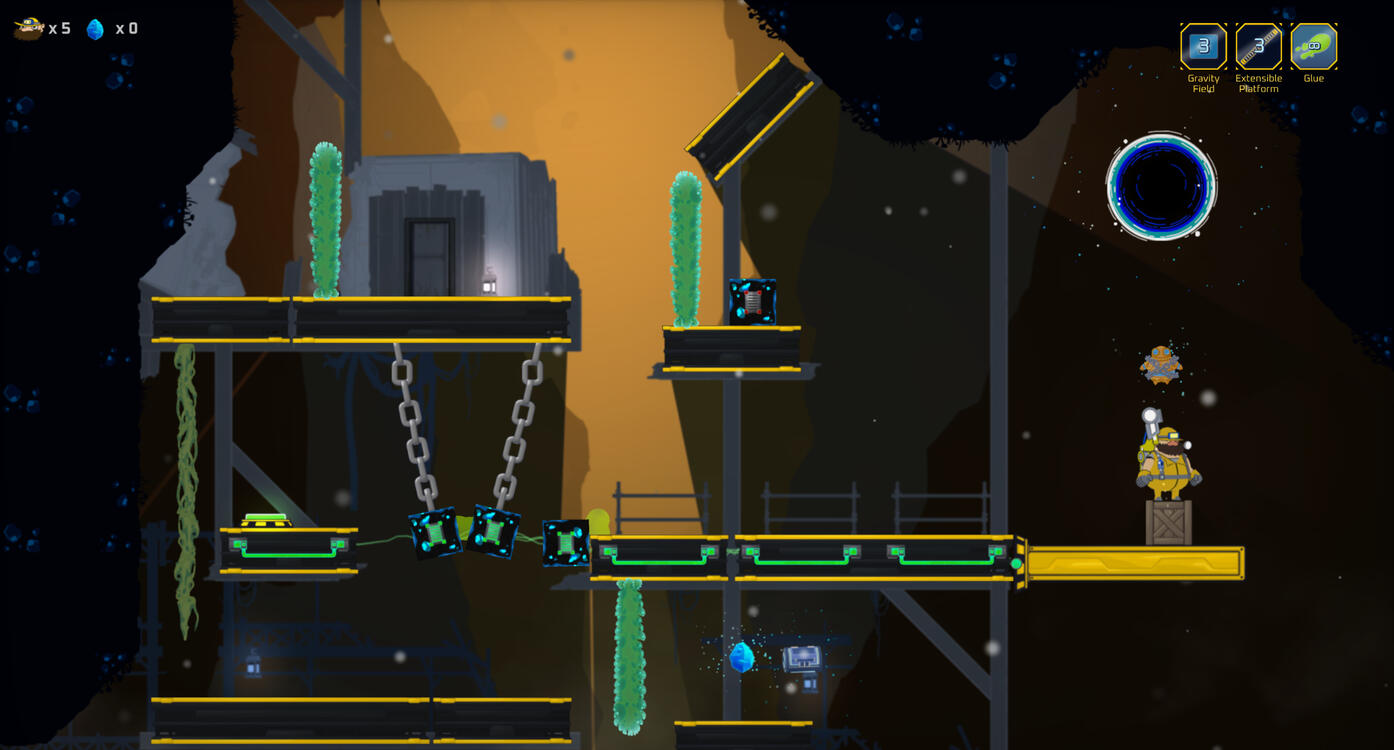This screenshot has width=1394, height=750.
Task: Choose the Extensible Platform tool
Action: pos(1258,46)
